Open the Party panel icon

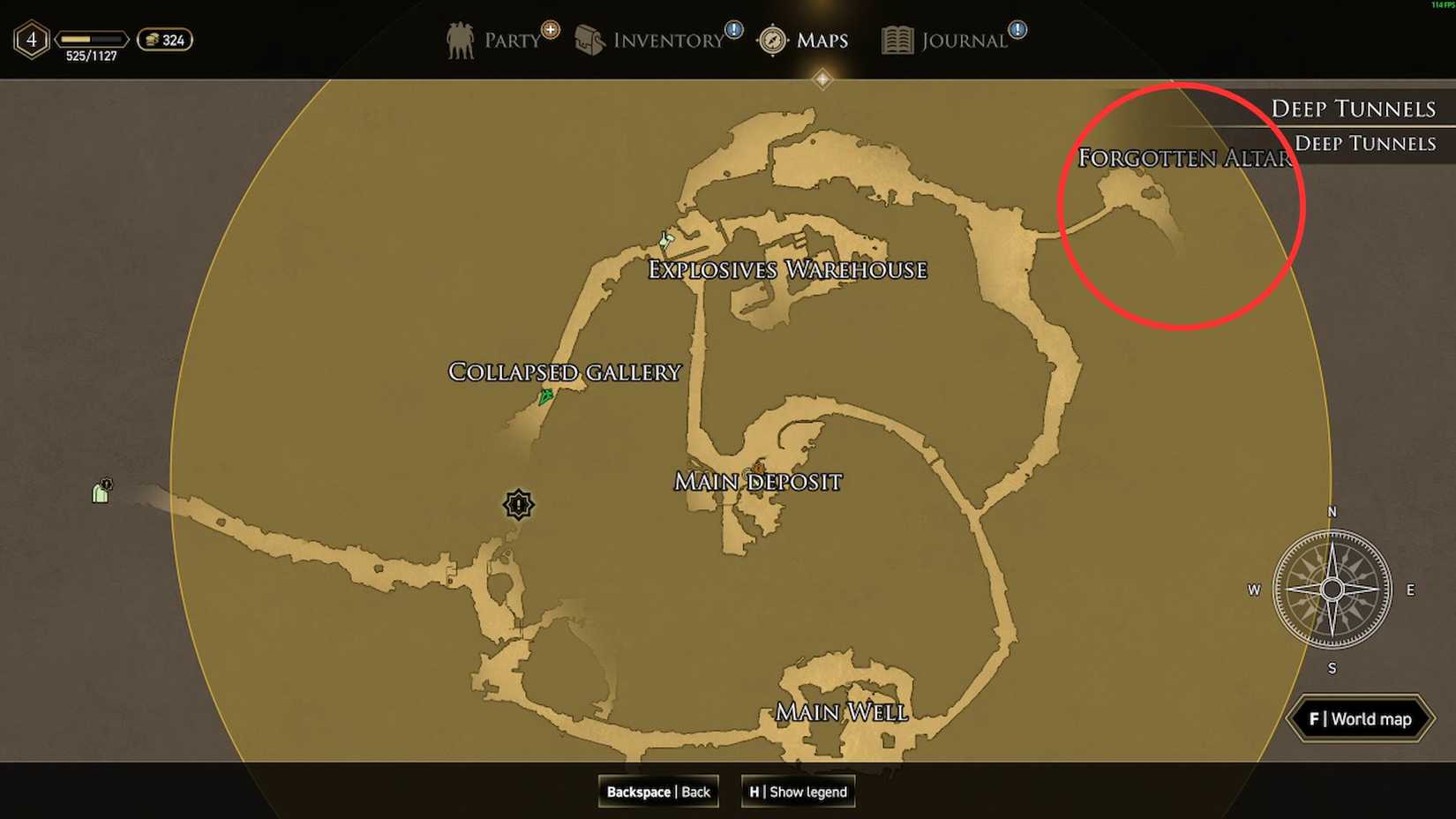point(460,39)
